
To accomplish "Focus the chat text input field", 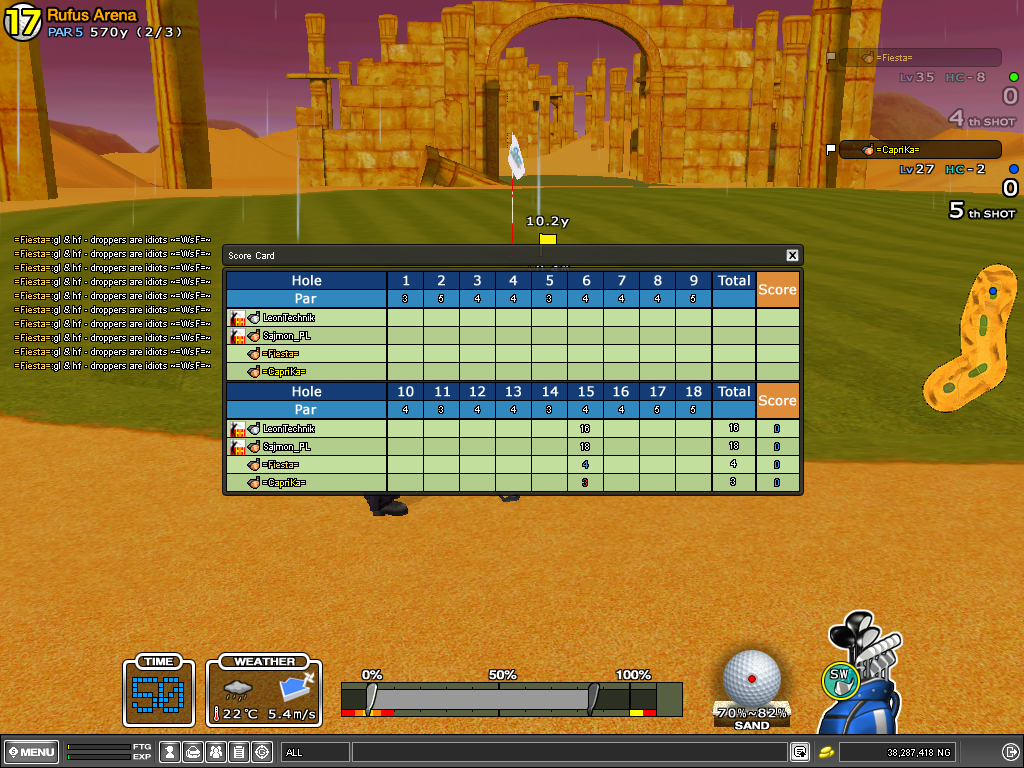I will 568,752.
